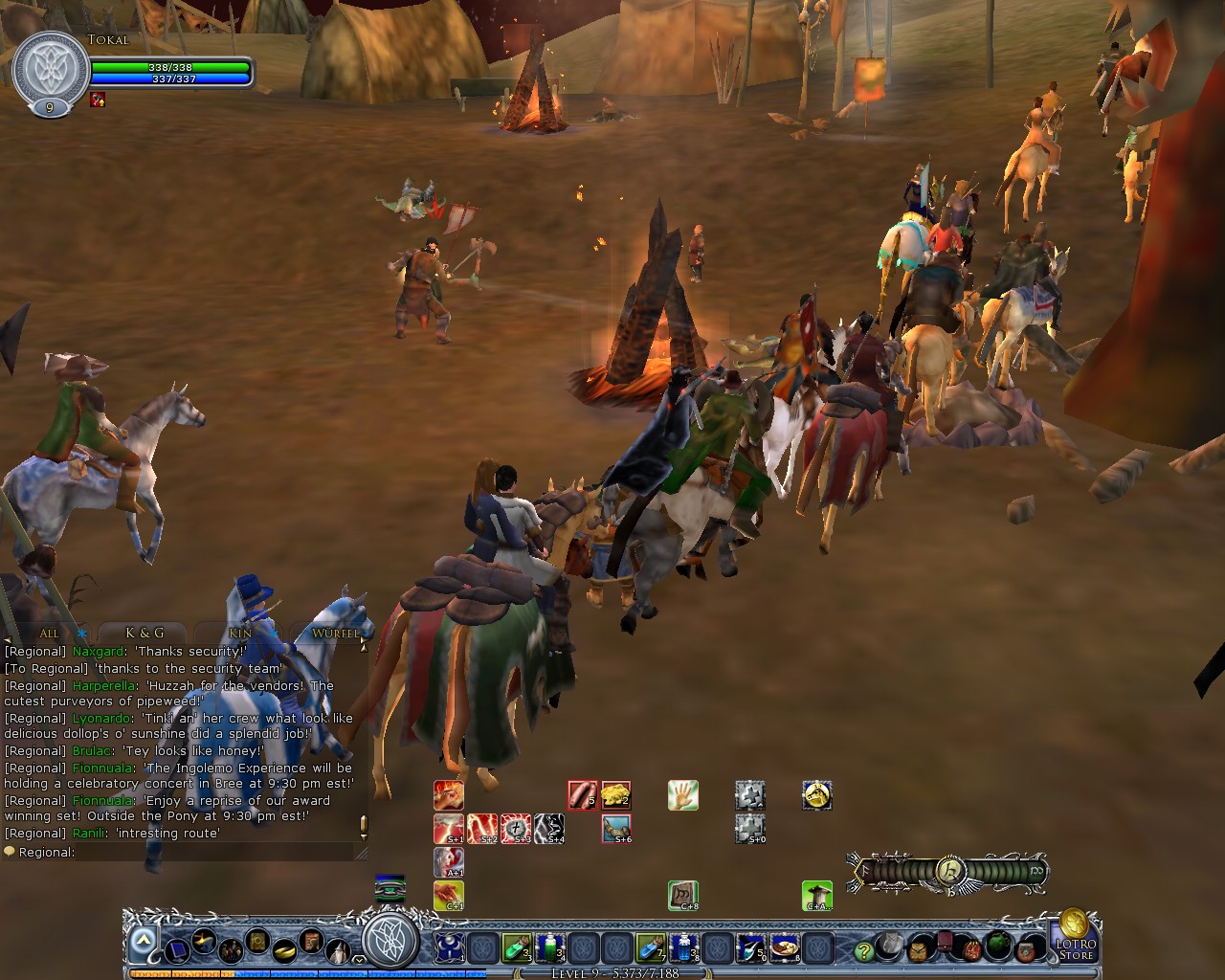
Task: Select Tokal's character portrait
Action: click(x=45, y=65)
